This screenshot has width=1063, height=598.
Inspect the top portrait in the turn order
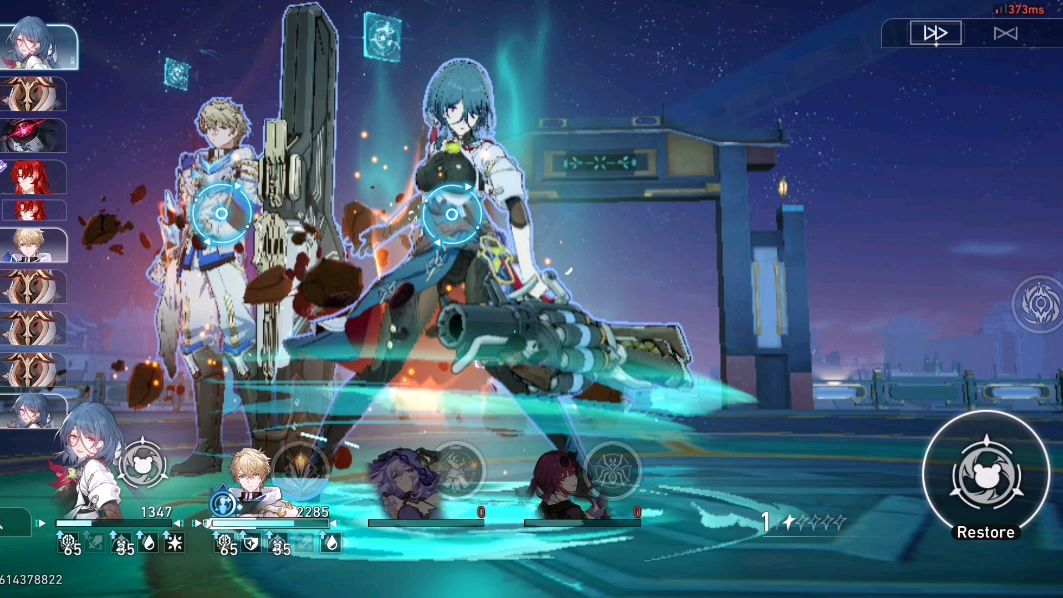click(x=38, y=46)
